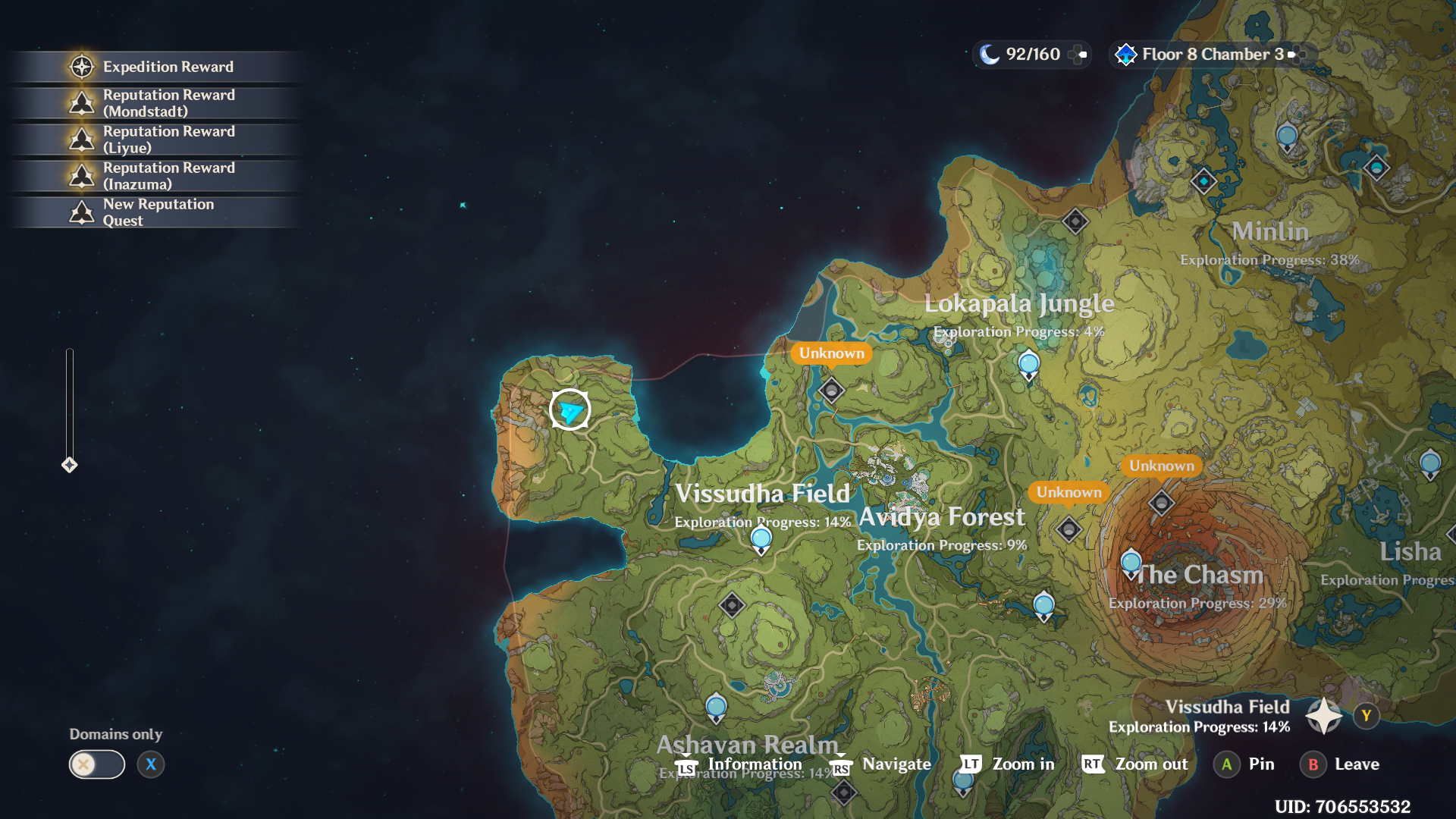The height and width of the screenshot is (819, 1456).
Task: Open the Navigate menu
Action: tap(895, 764)
